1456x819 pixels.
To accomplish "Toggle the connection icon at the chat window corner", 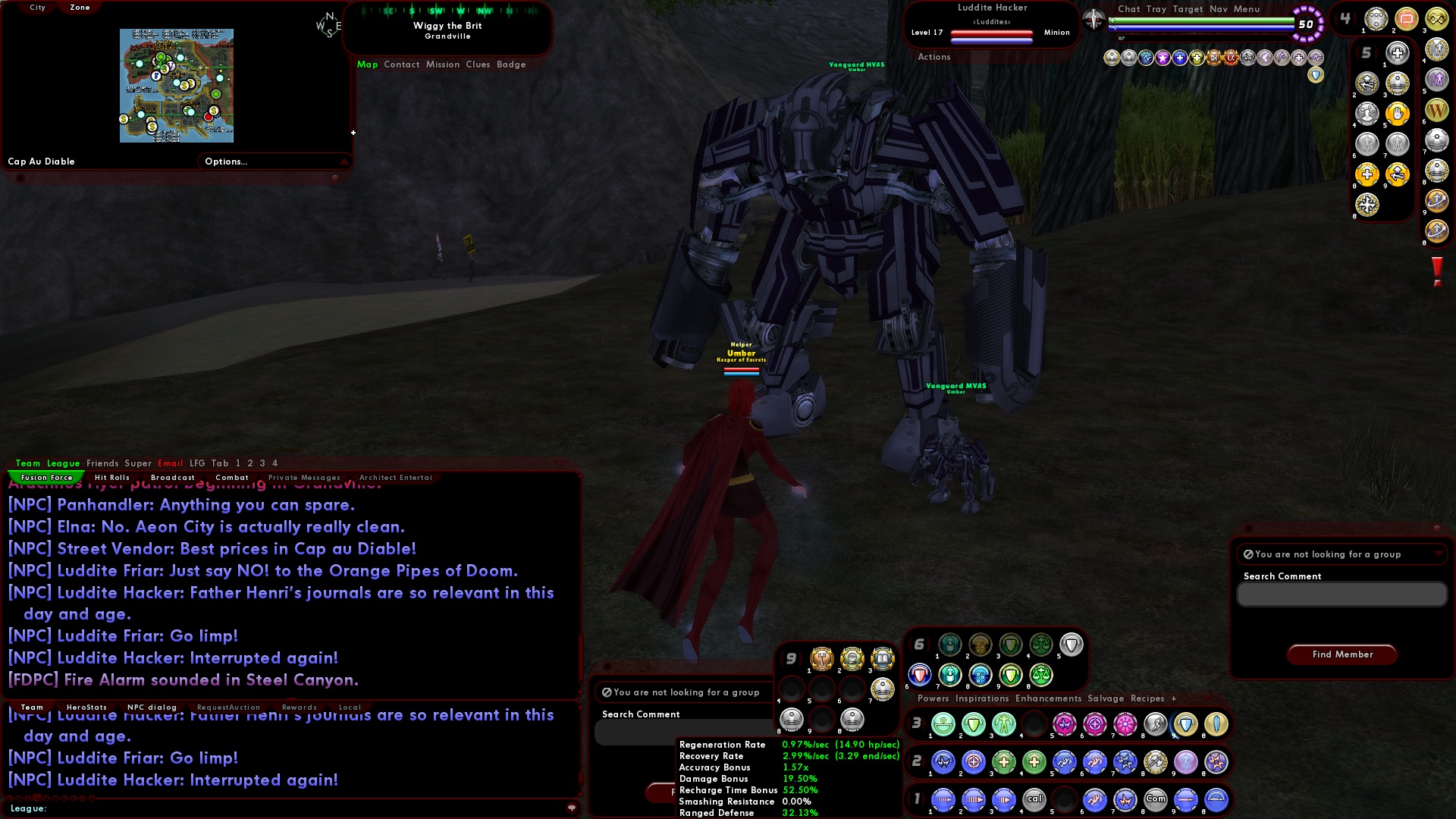I will 574,809.
